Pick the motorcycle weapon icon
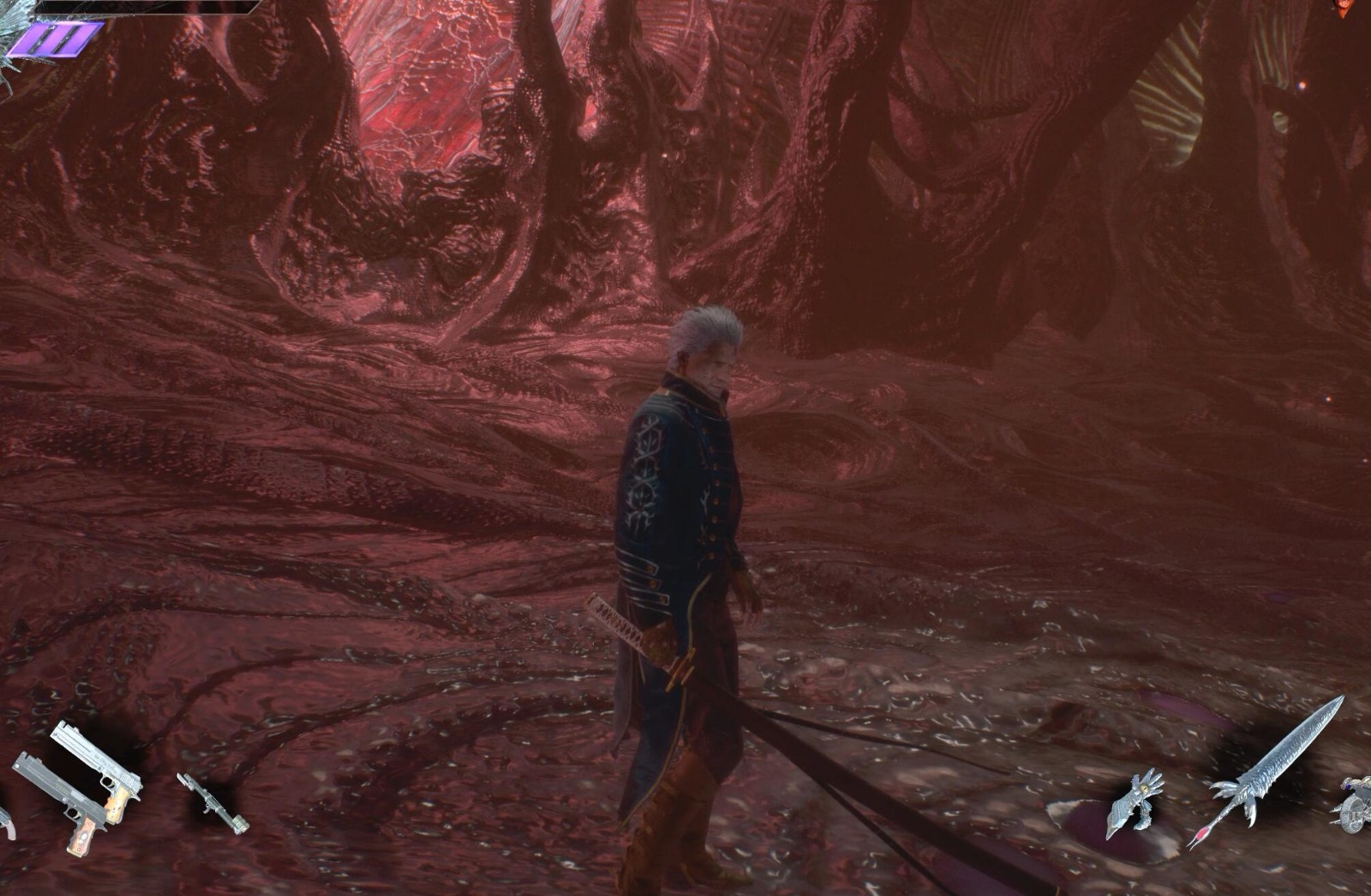1371x896 pixels. pyautogui.click(x=1355, y=804)
